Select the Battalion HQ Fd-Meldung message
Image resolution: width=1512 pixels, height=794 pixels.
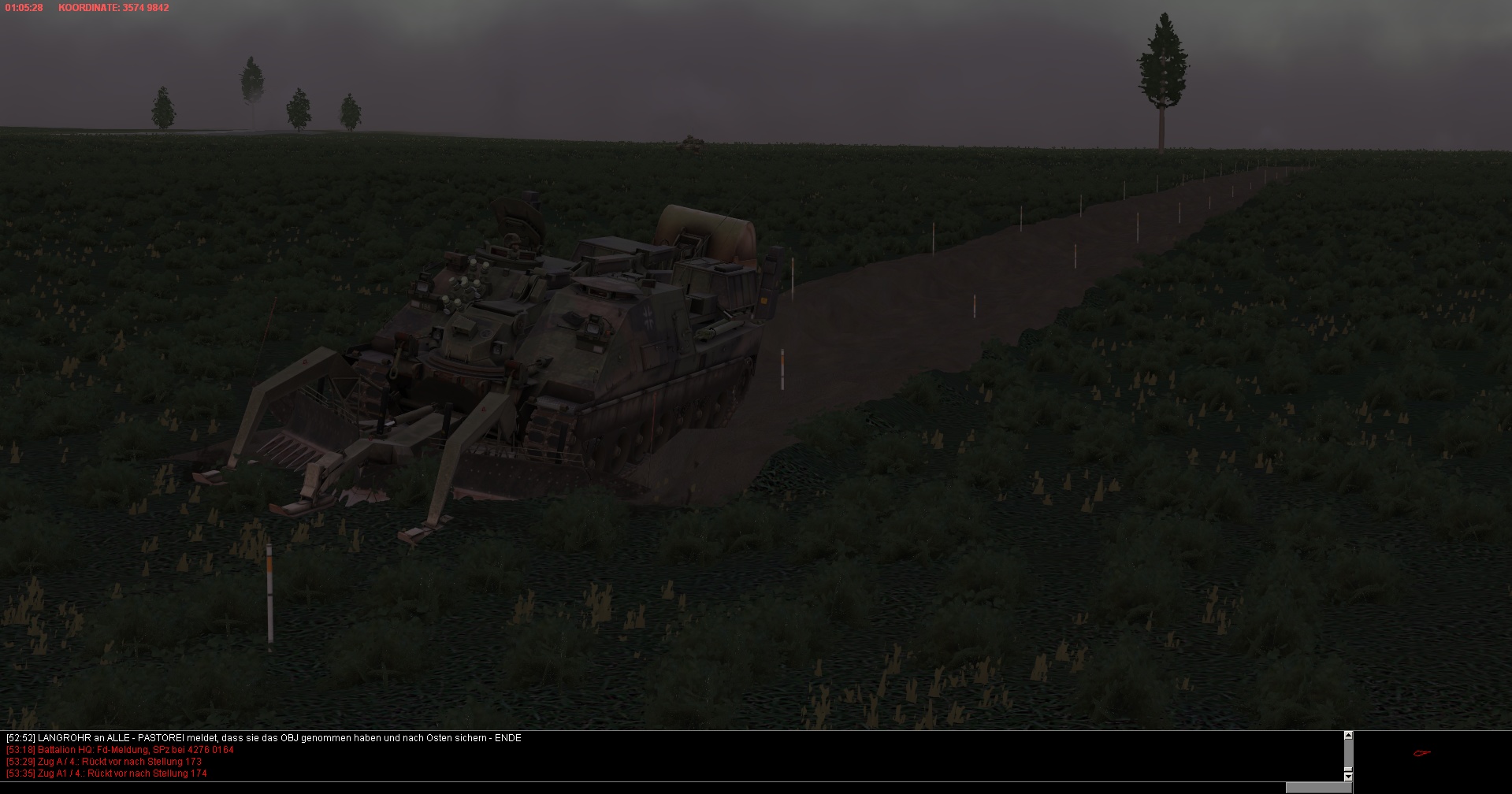119,750
